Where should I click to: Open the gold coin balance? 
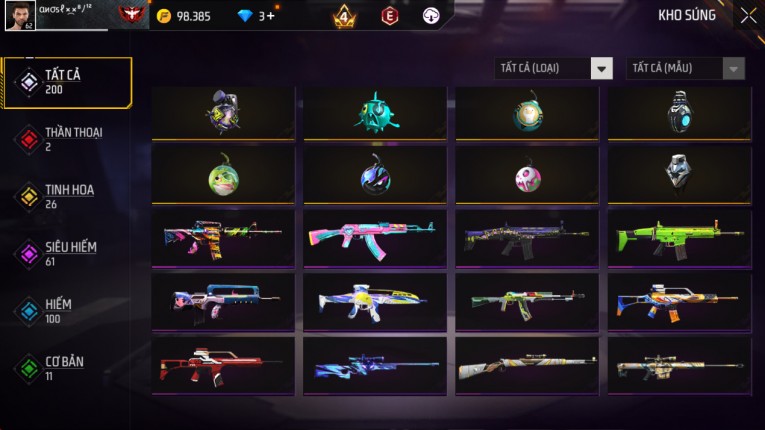pyautogui.click(x=184, y=16)
